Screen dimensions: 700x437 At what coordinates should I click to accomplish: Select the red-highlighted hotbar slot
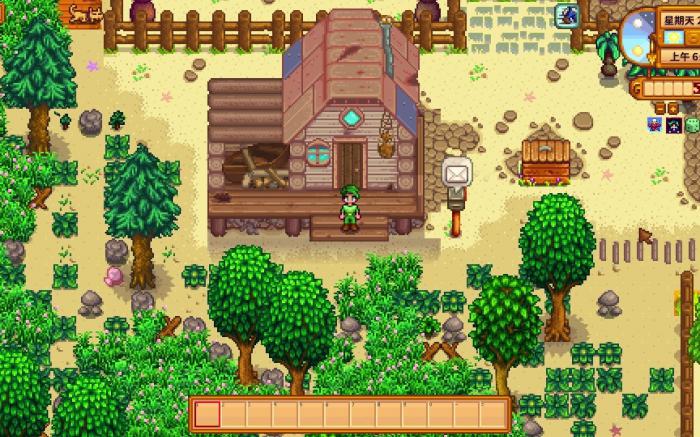(207, 414)
